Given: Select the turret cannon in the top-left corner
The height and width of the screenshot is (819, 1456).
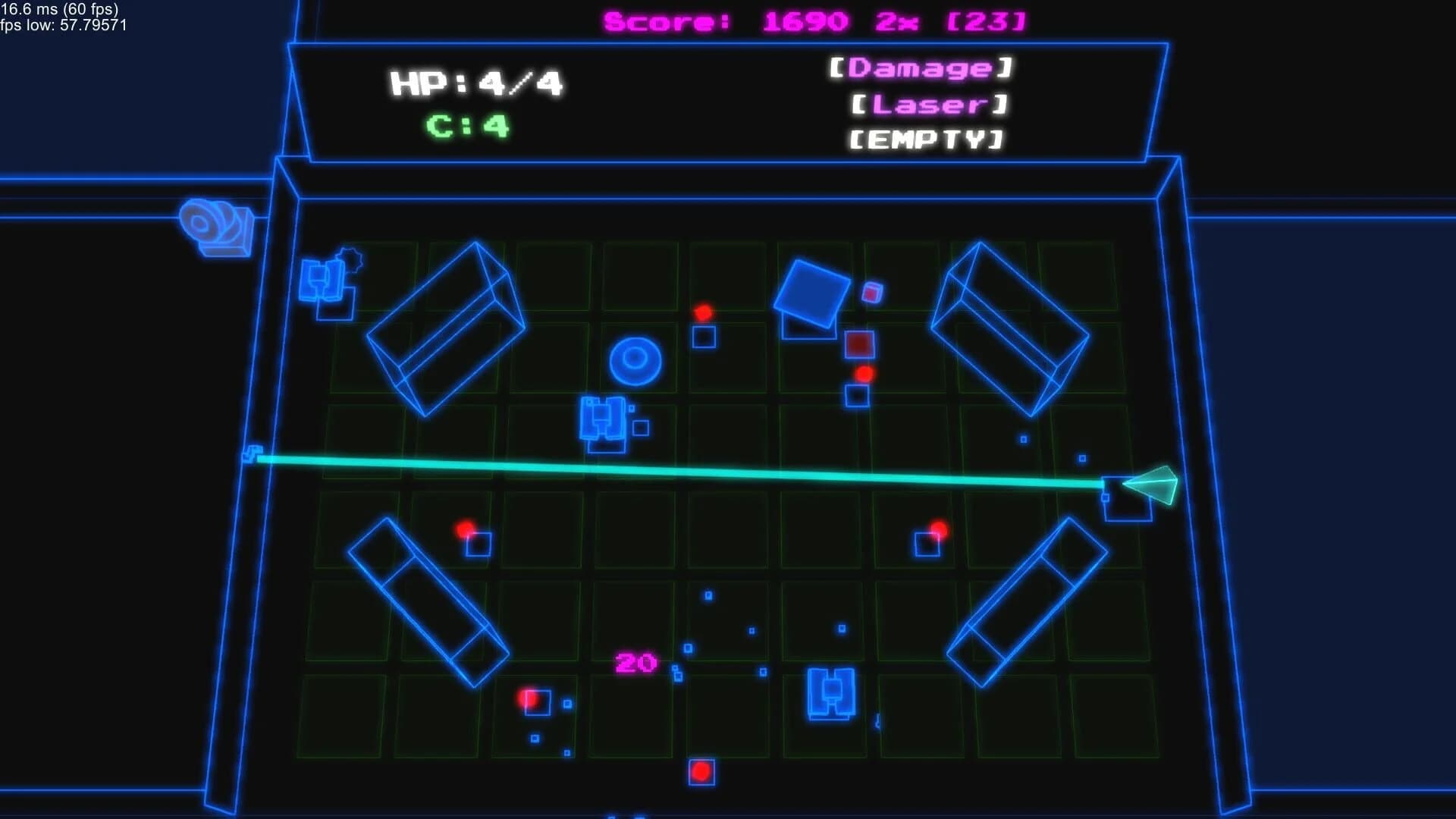Looking at the screenshot, I should pyautogui.click(x=216, y=224).
